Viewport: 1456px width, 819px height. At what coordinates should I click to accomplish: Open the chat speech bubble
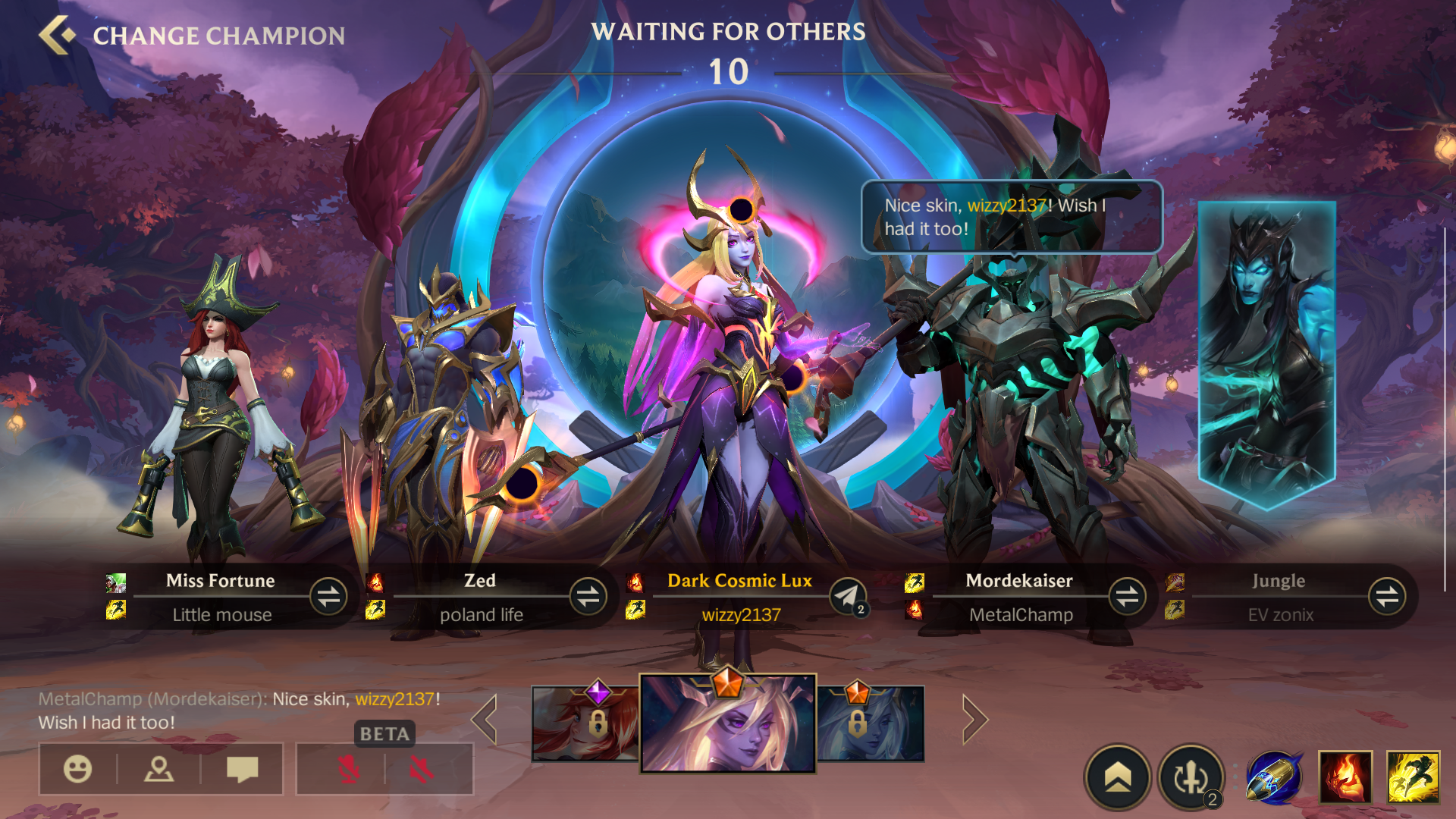click(243, 769)
